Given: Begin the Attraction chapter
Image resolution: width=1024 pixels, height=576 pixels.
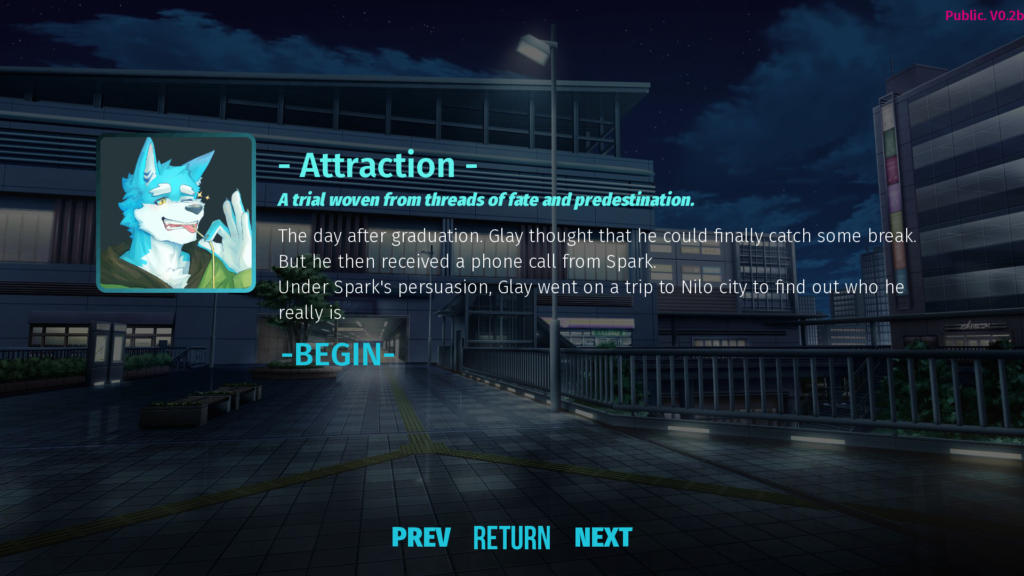Looking at the screenshot, I should click(337, 354).
